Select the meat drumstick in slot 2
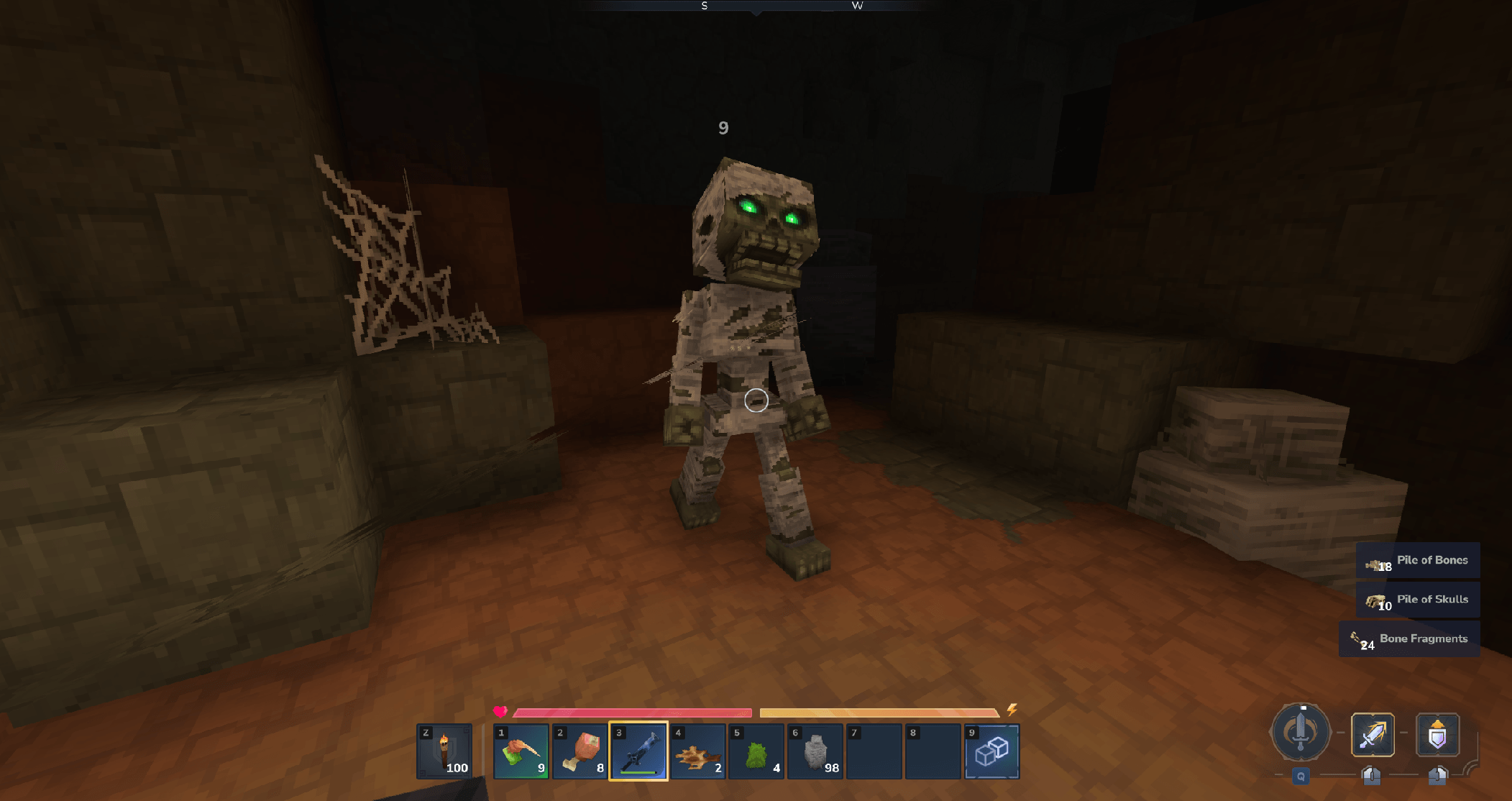1512x801 pixels. 579,751
